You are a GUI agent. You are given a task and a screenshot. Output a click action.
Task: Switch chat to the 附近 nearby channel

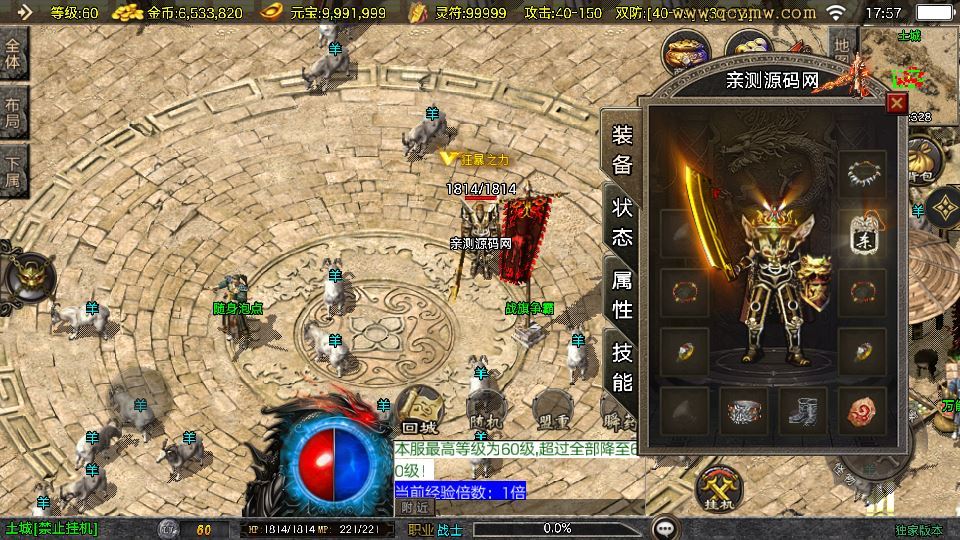[414, 507]
